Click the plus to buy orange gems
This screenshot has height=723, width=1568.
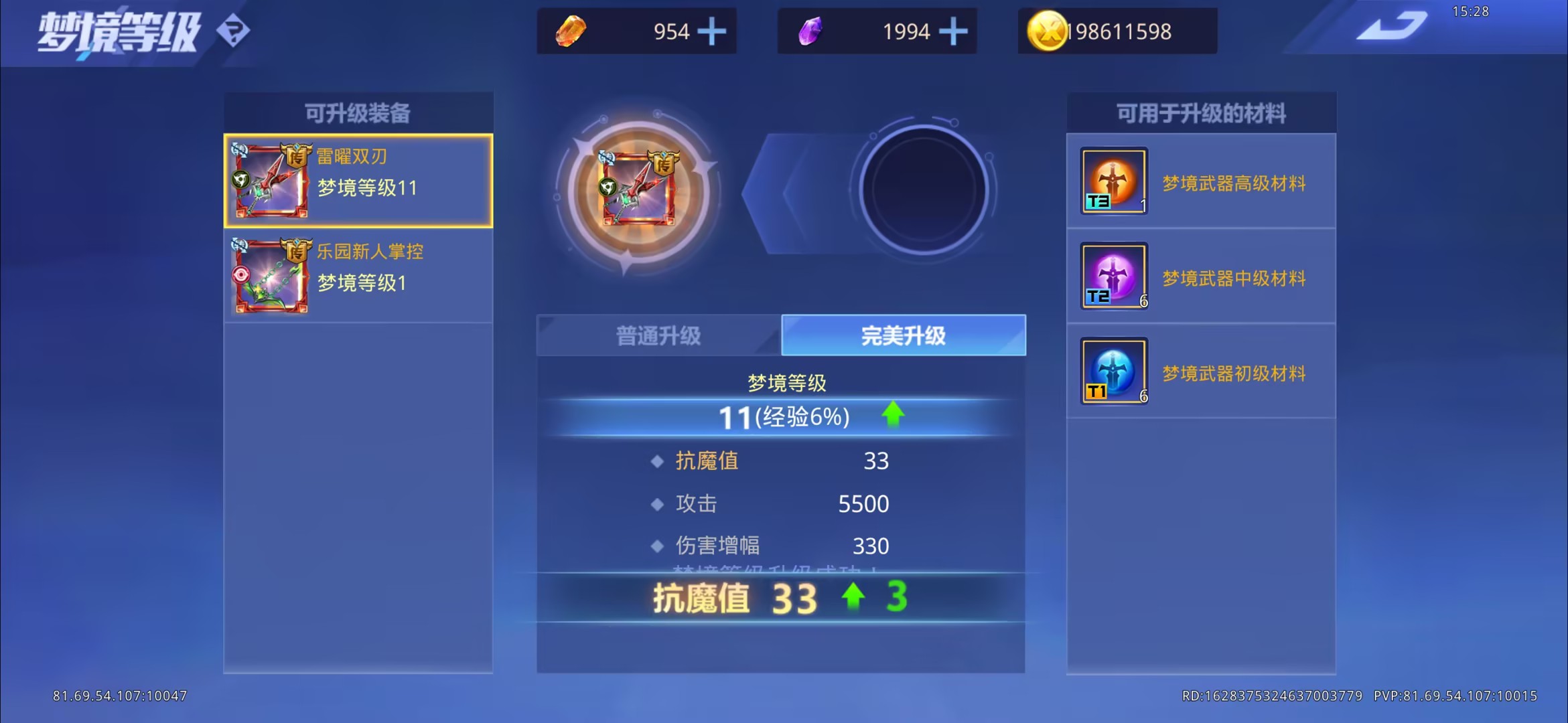pos(712,31)
